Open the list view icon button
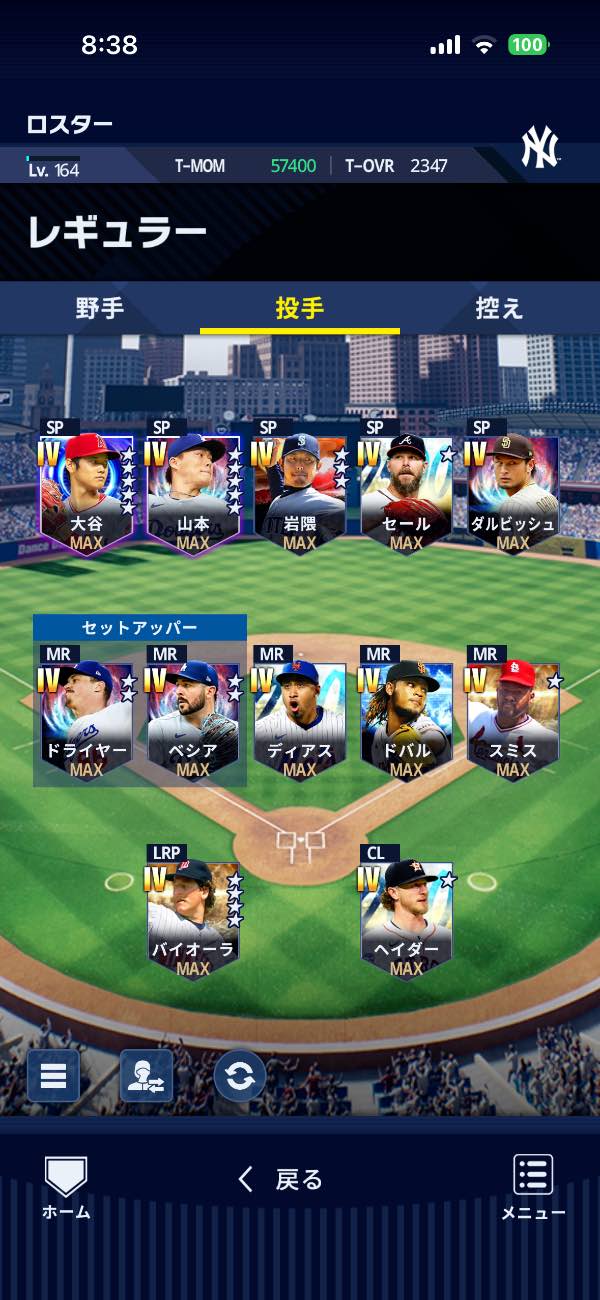The height and width of the screenshot is (1300, 600). coord(53,1076)
